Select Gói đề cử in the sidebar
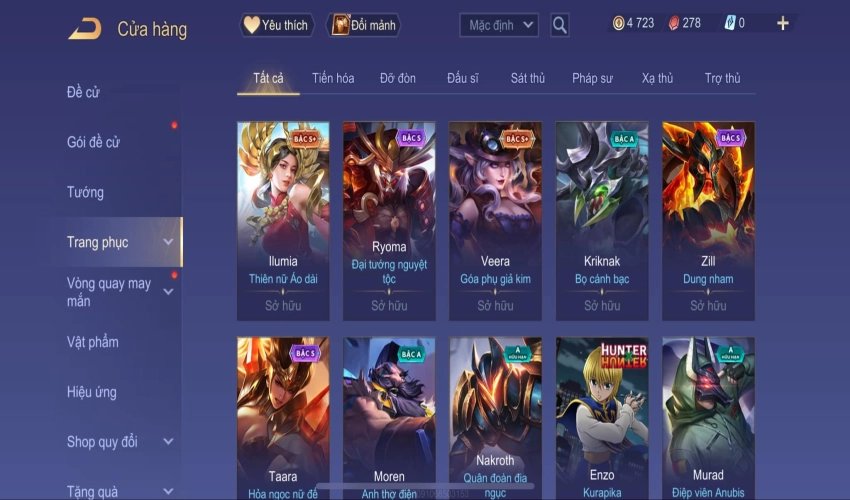The height and width of the screenshot is (500, 850). [x=93, y=142]
